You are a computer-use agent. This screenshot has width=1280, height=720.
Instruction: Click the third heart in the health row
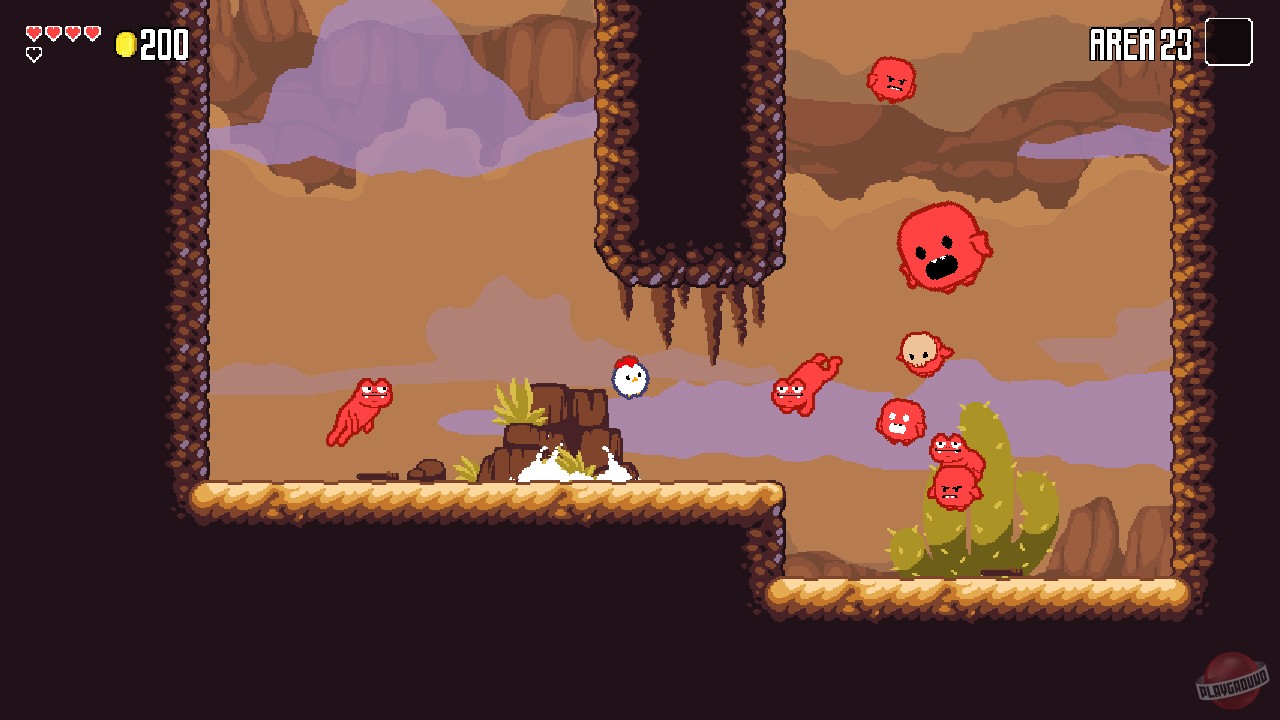pyautogui.click(x=71, y=31)
